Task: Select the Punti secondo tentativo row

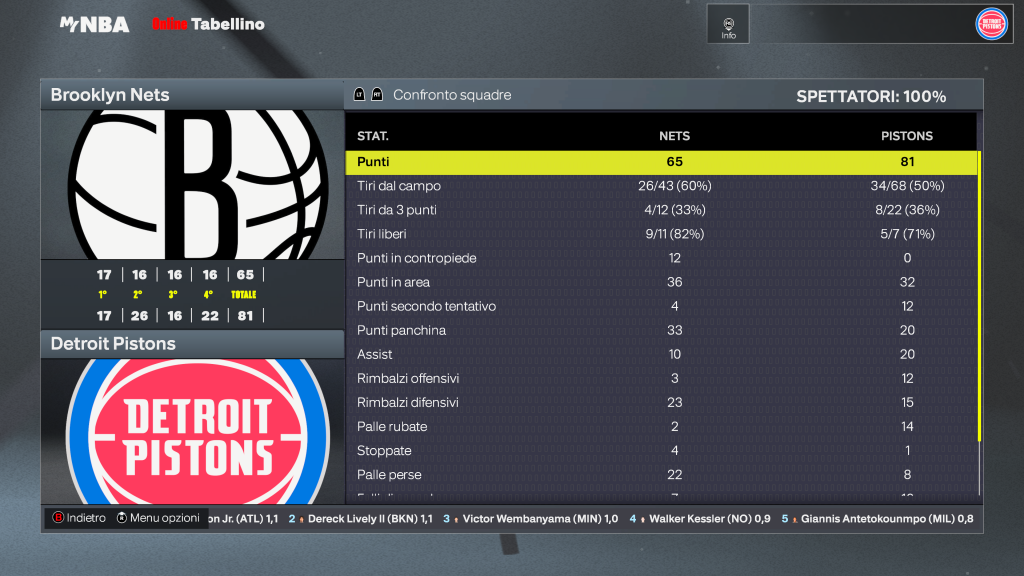Action: pyautogui.click(x=661, y=306)
